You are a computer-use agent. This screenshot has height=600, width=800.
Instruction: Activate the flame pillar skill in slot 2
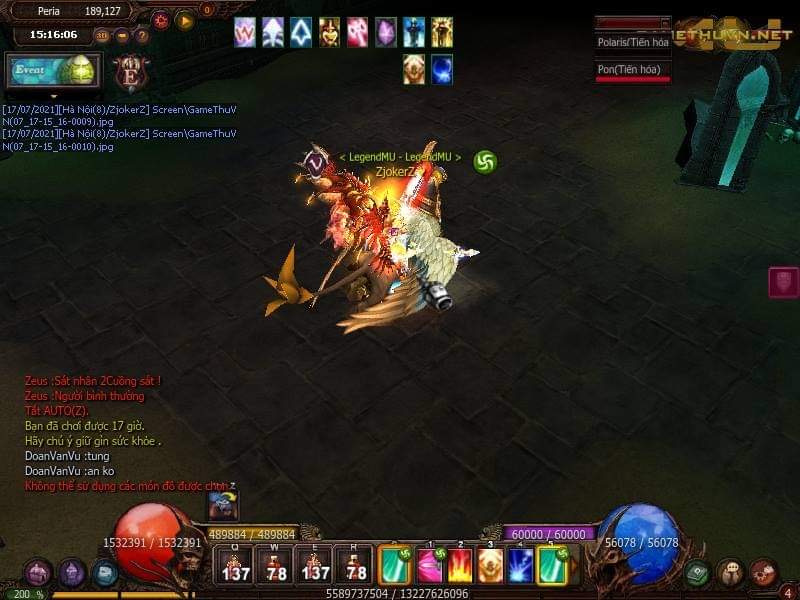click(459, 566)
